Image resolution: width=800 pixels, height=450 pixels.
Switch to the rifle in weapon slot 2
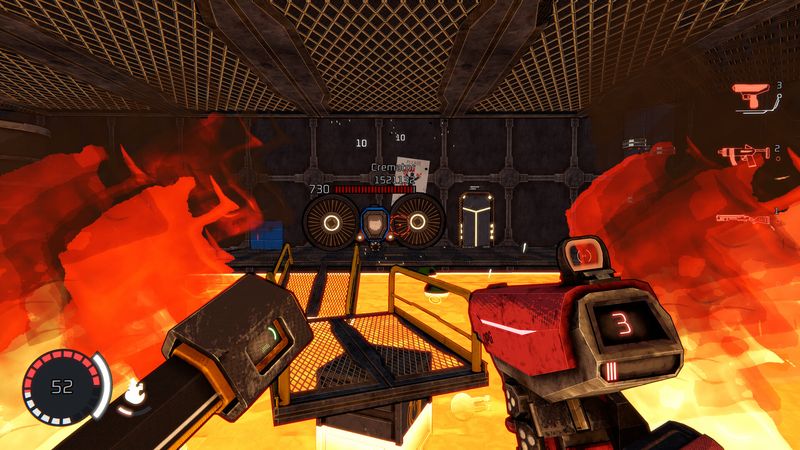pyautogui.click(x=744, y=155)
